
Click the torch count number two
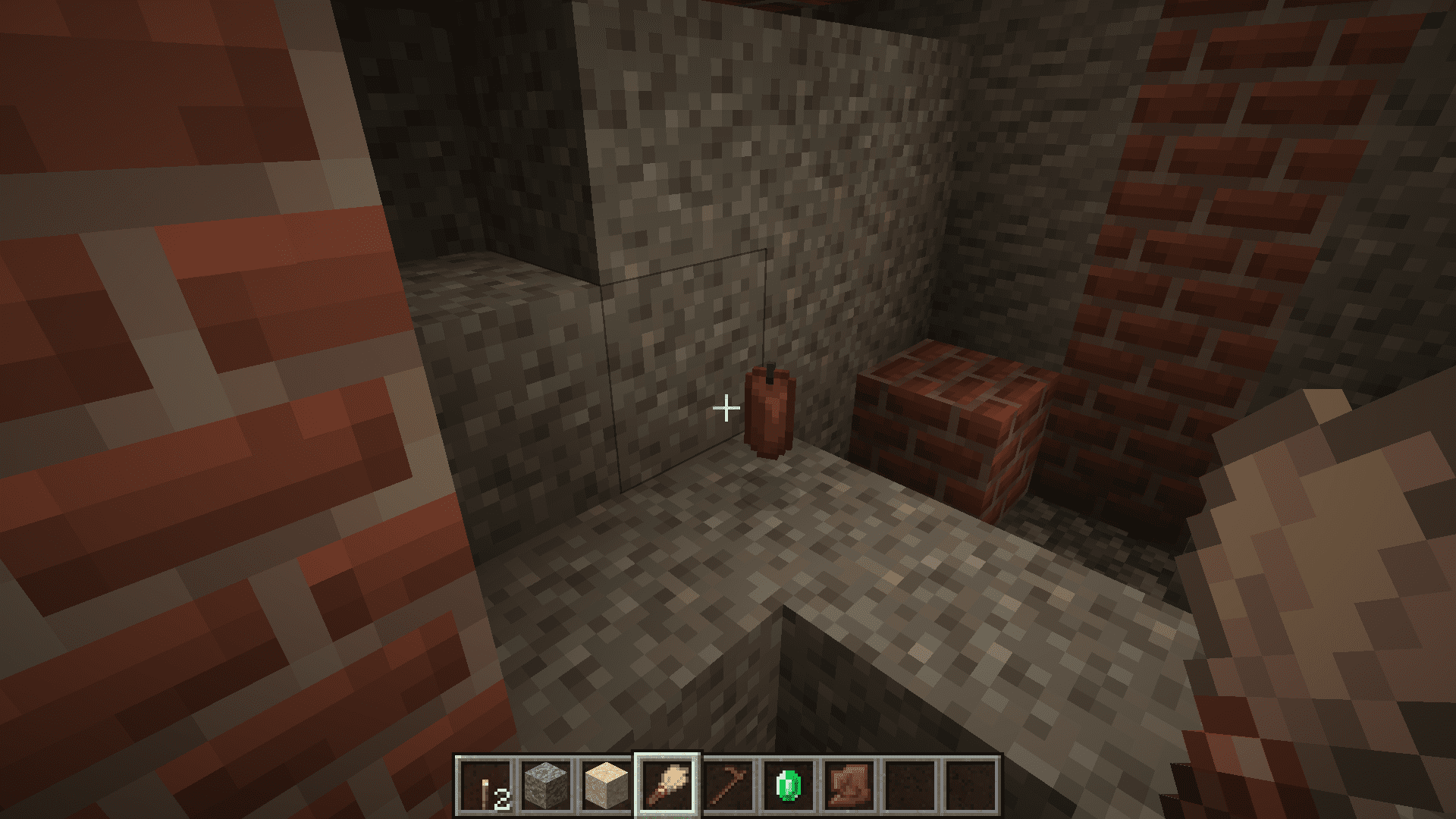[502, 800]
